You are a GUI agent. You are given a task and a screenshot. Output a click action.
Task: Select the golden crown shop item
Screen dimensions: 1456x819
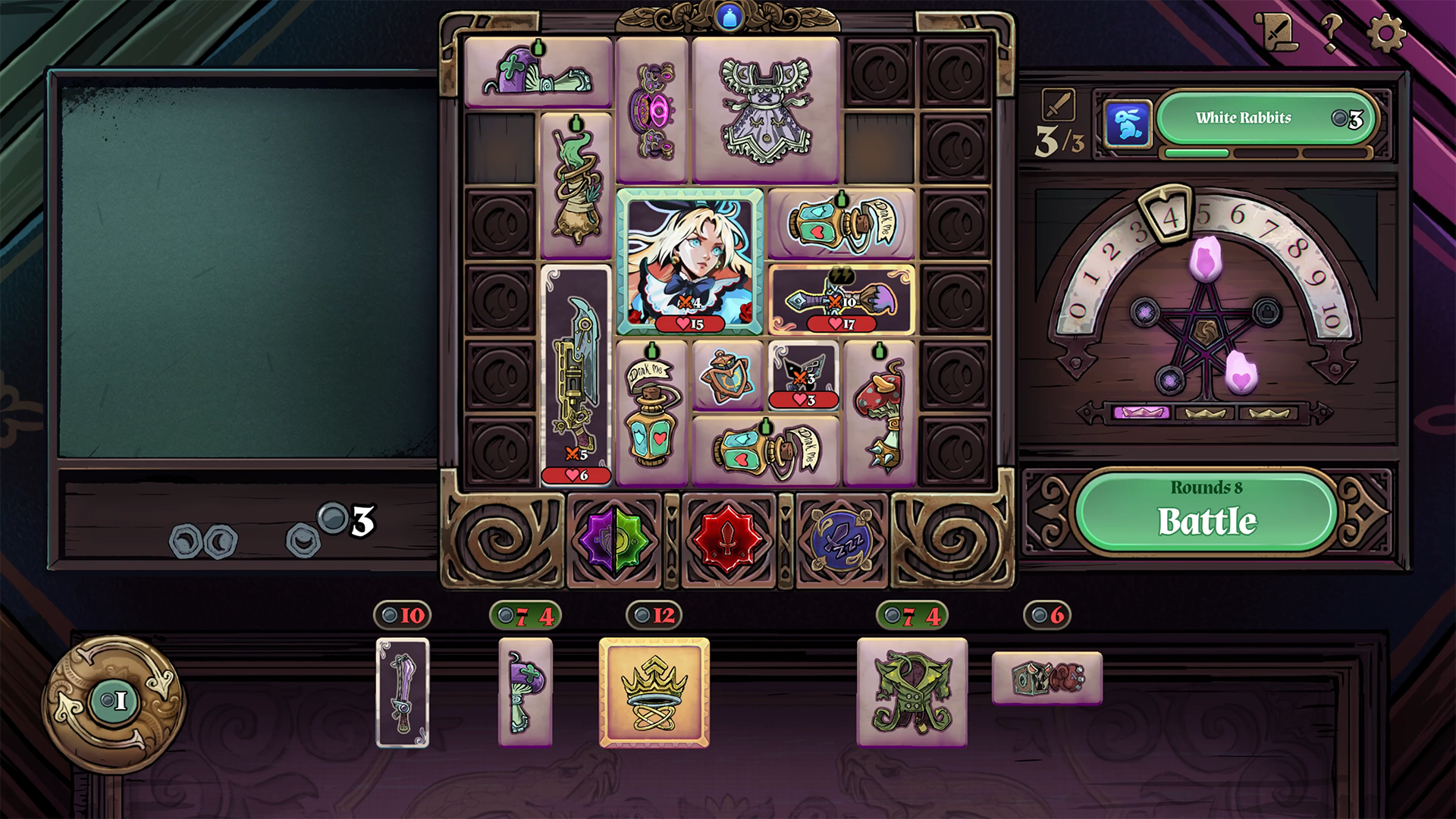(x=654, y=692)
